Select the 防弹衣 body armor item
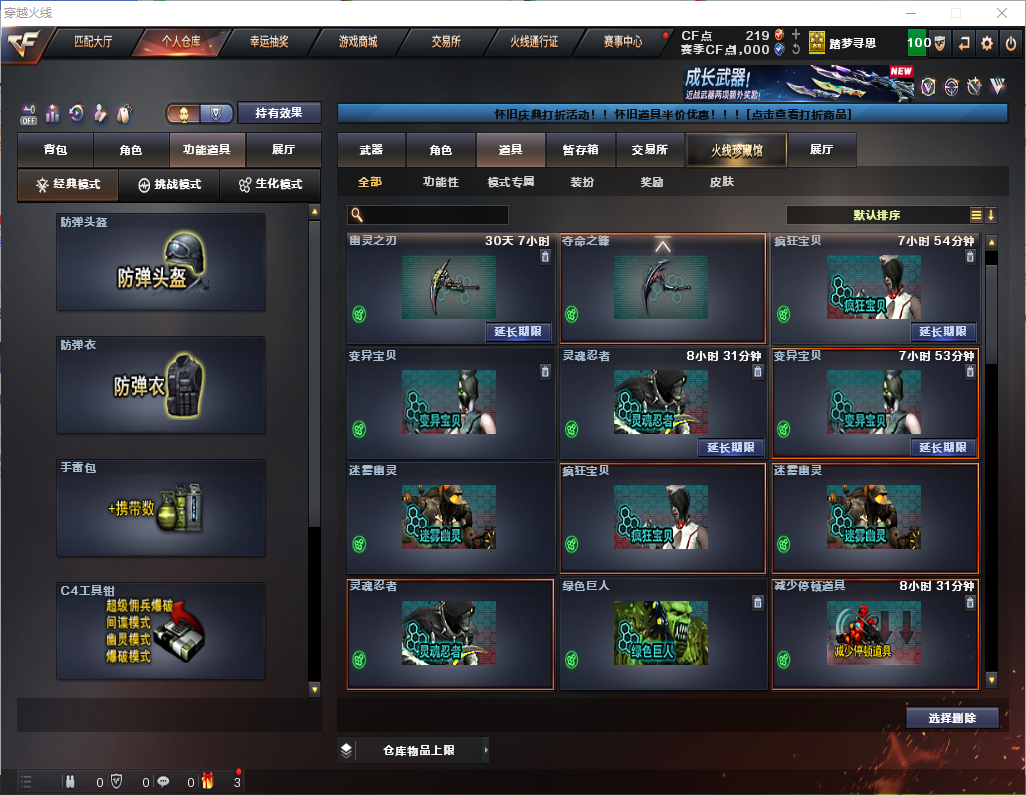Image resolution: width=1026 pixels, height=795 pixels. pos(161,385)
